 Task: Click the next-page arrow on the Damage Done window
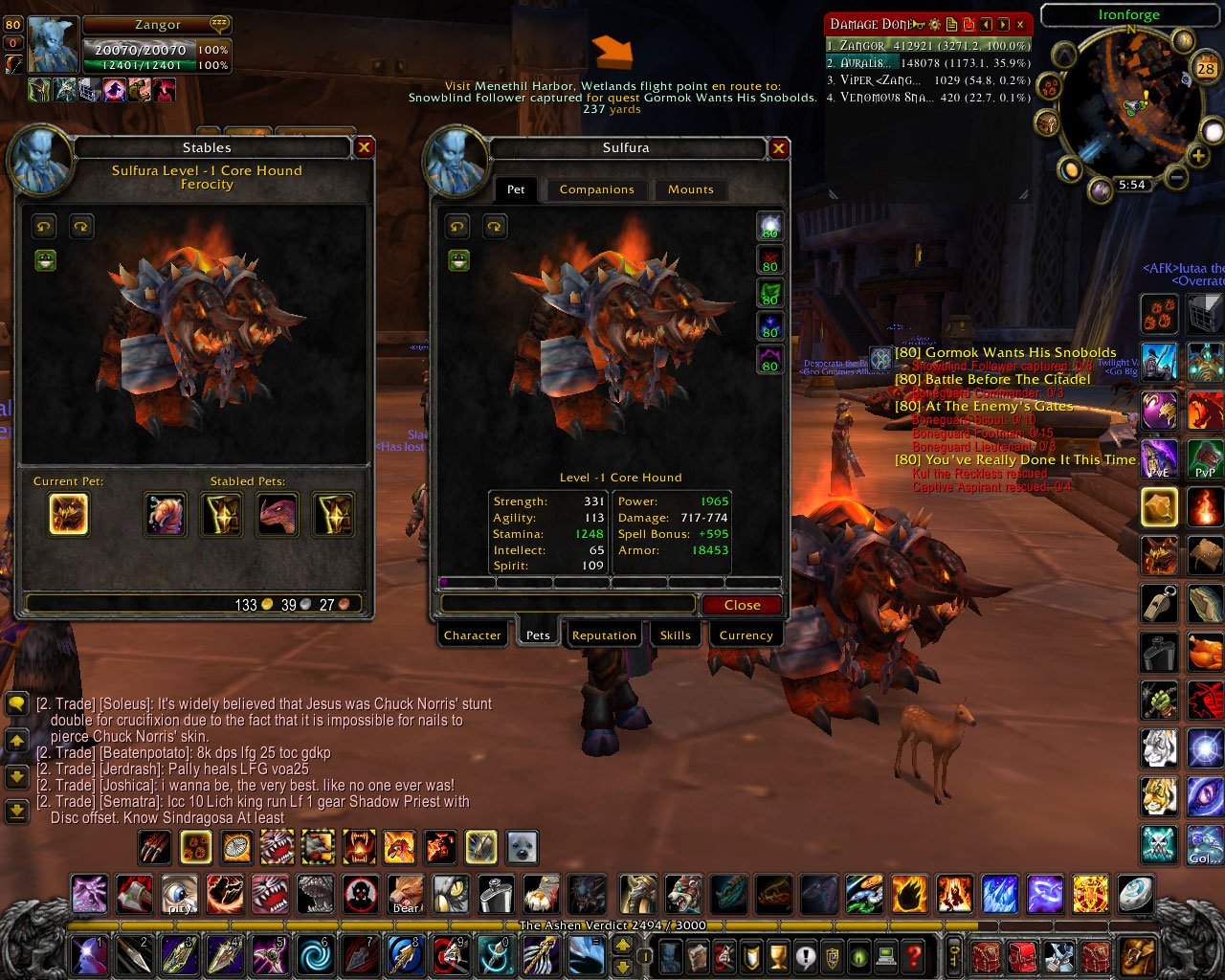coord(1003,24)
